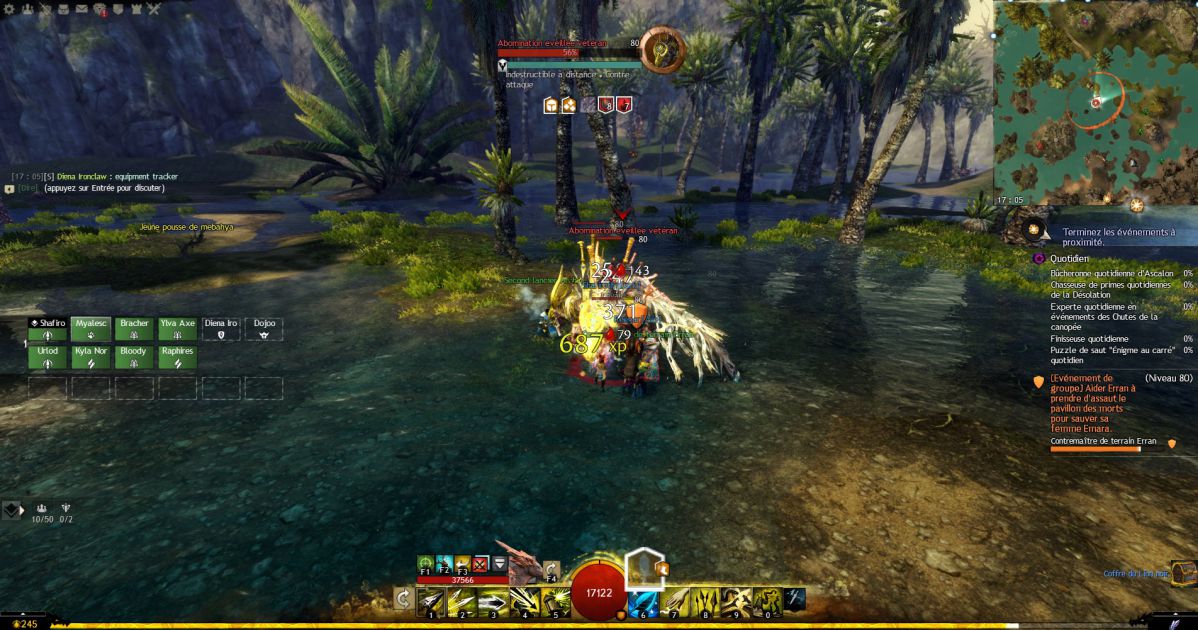Click the chat input line
The height and width of the screenshot is (630, 1198).
pos(100,188)
